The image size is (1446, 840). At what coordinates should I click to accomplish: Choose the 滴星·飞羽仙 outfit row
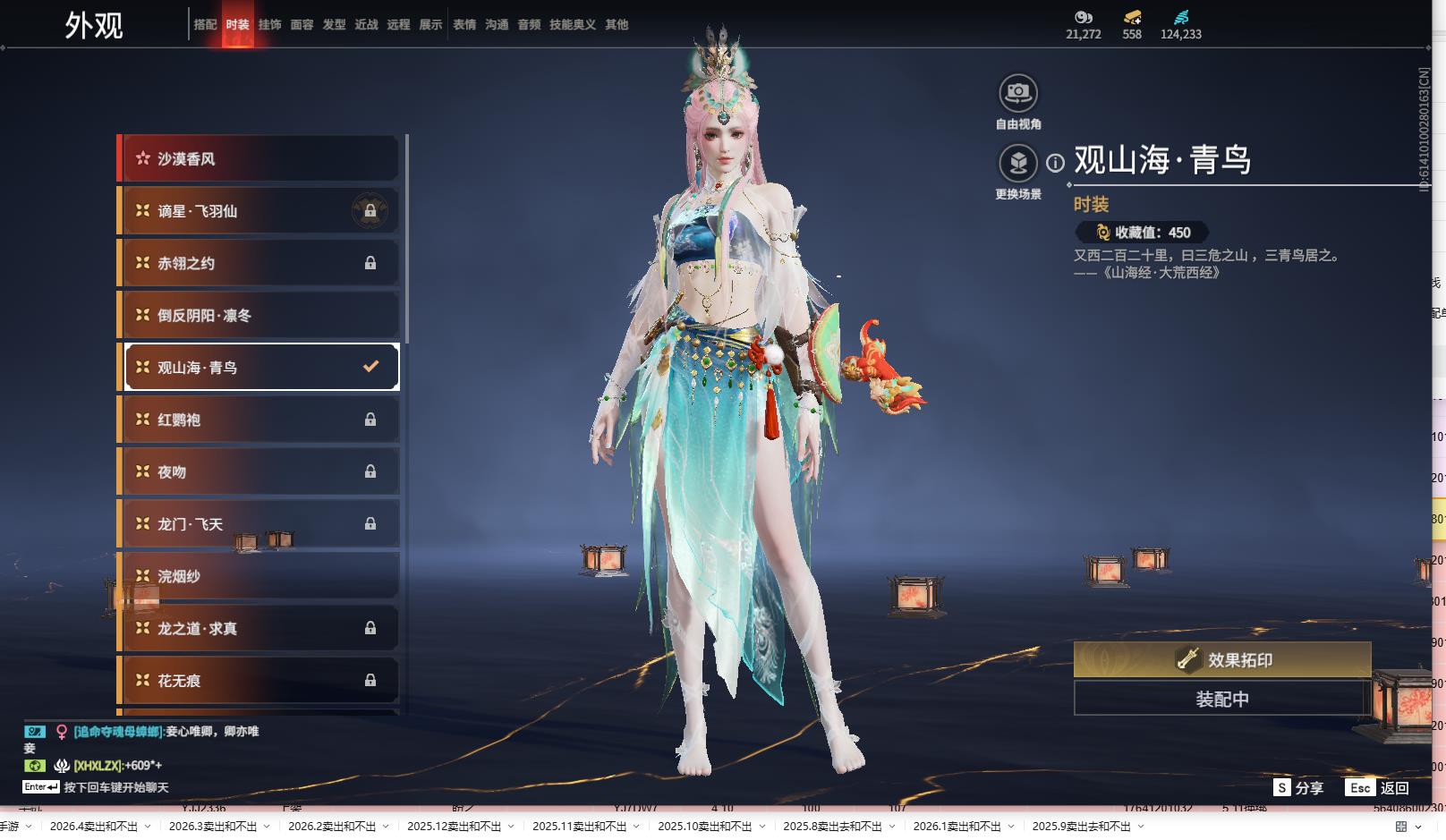(x=259, y=211)
